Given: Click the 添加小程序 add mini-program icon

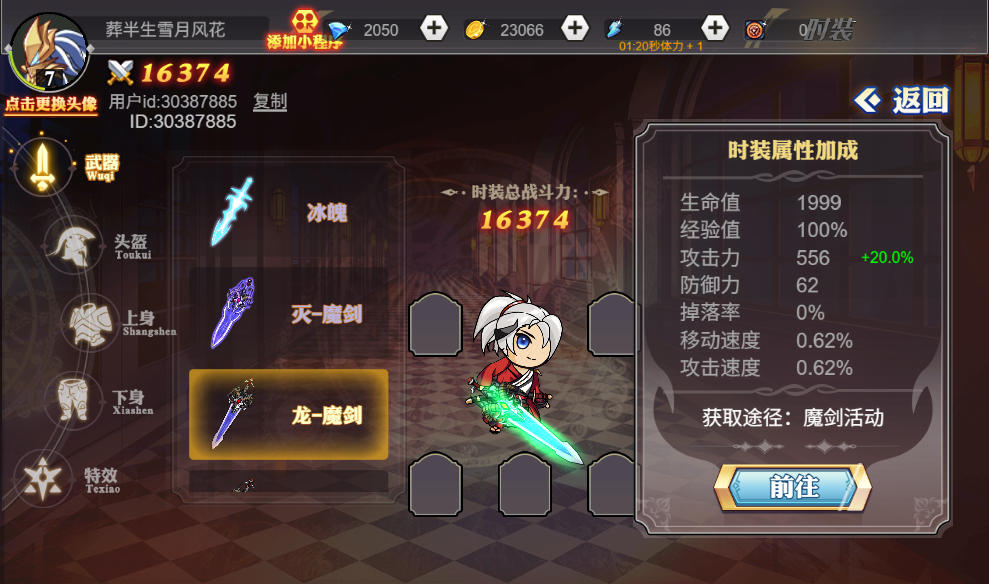Looking at the screenshot, I should pos(305,30).
